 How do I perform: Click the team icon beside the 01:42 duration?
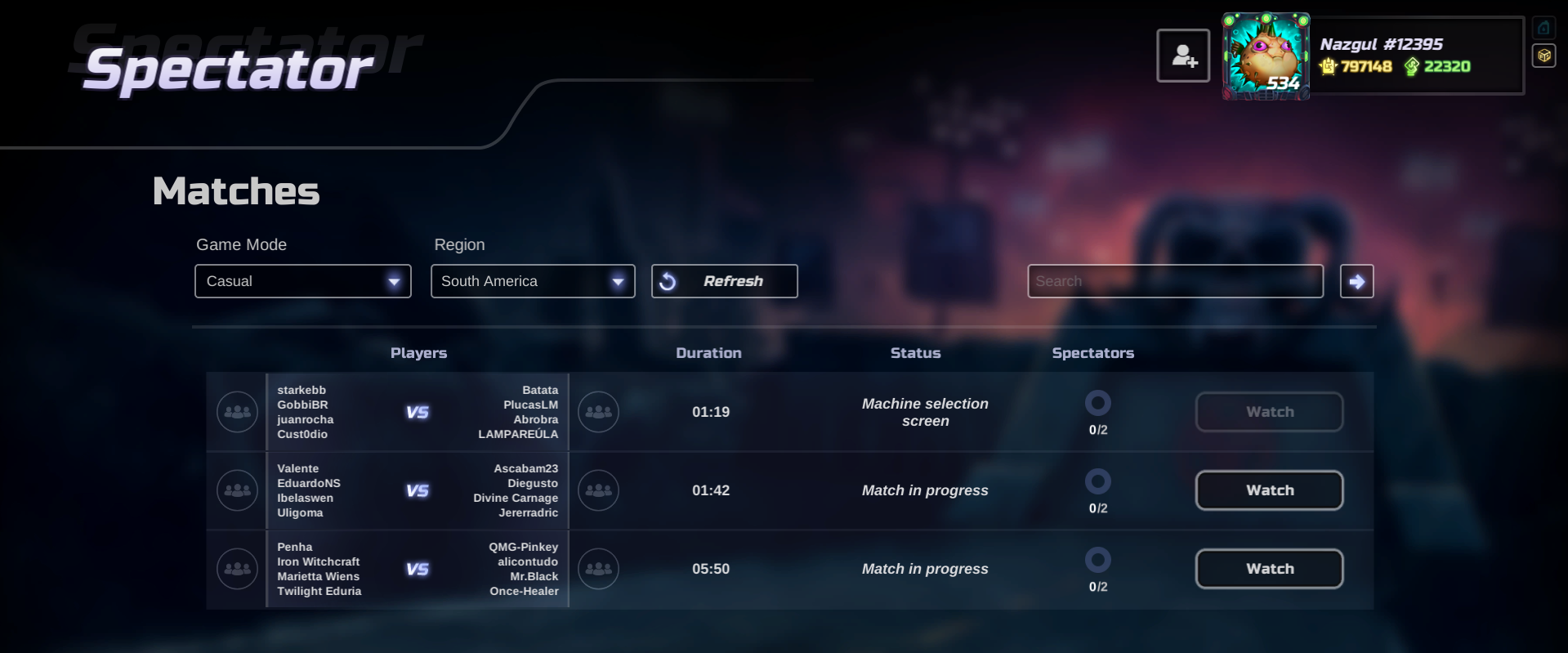click(x=598, y=490)
